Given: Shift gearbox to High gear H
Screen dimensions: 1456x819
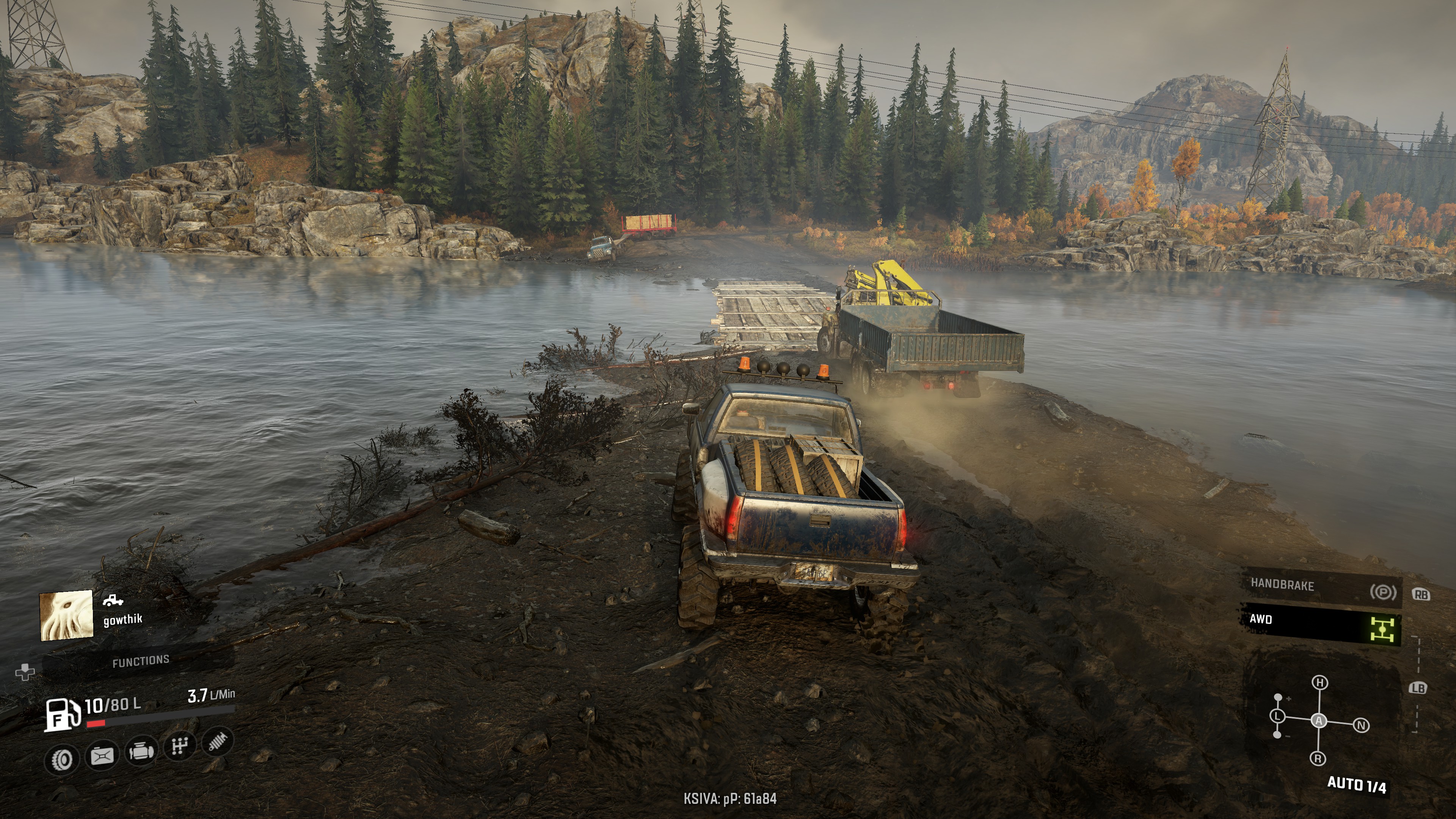Looking at the screenshot, I should (1320, 683).
